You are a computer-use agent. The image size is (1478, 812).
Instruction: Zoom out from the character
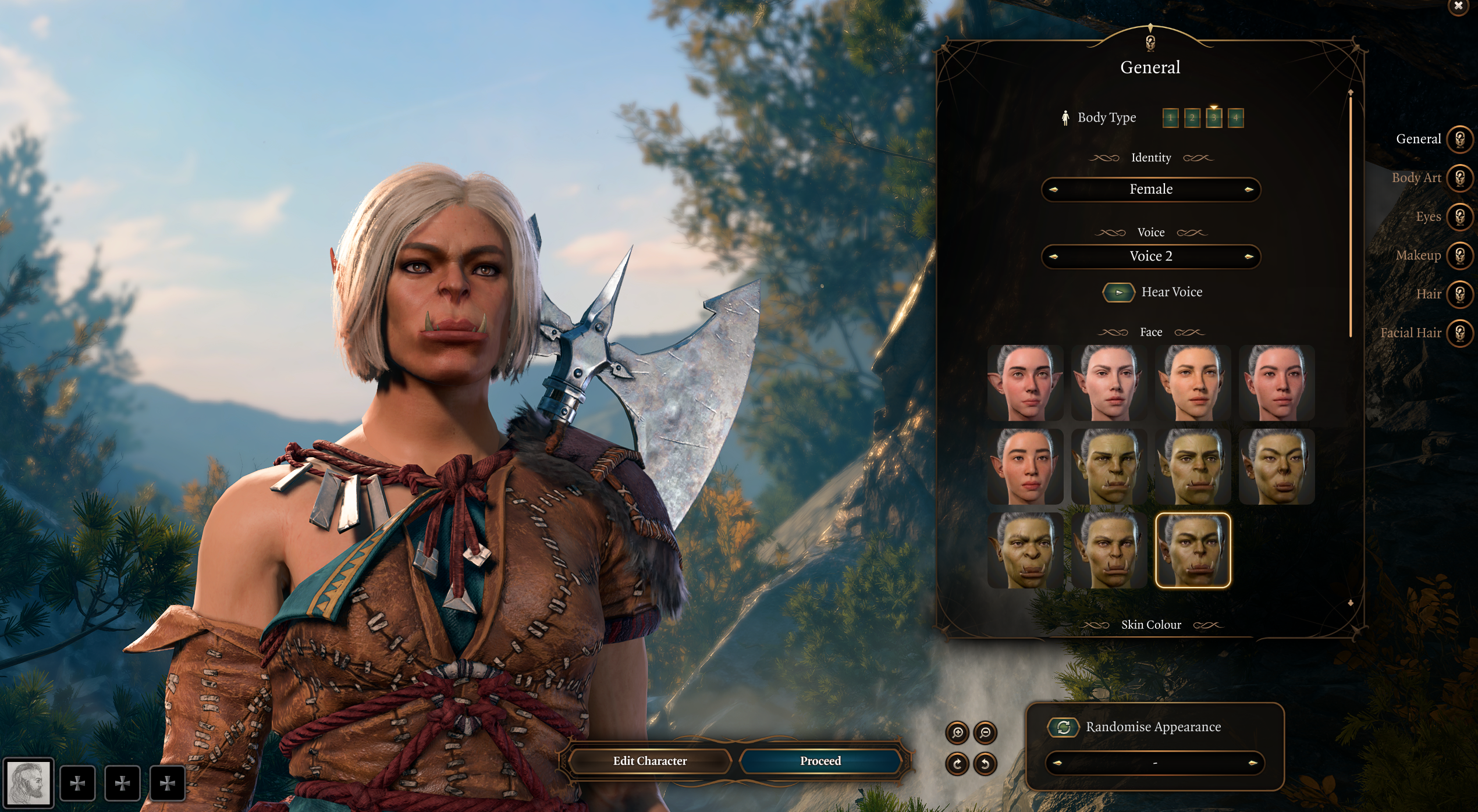[985, 733]
